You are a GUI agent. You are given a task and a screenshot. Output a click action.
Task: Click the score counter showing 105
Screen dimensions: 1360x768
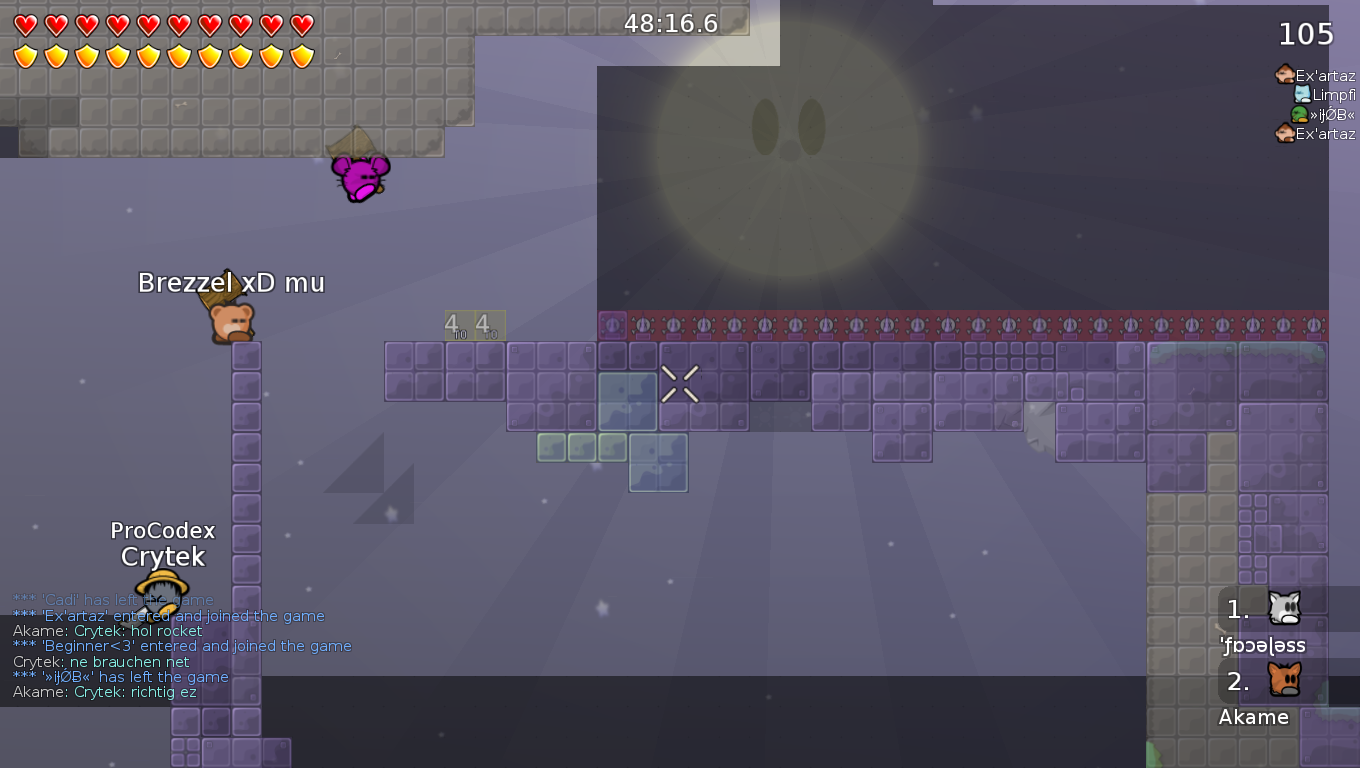tap(1307, 33)
